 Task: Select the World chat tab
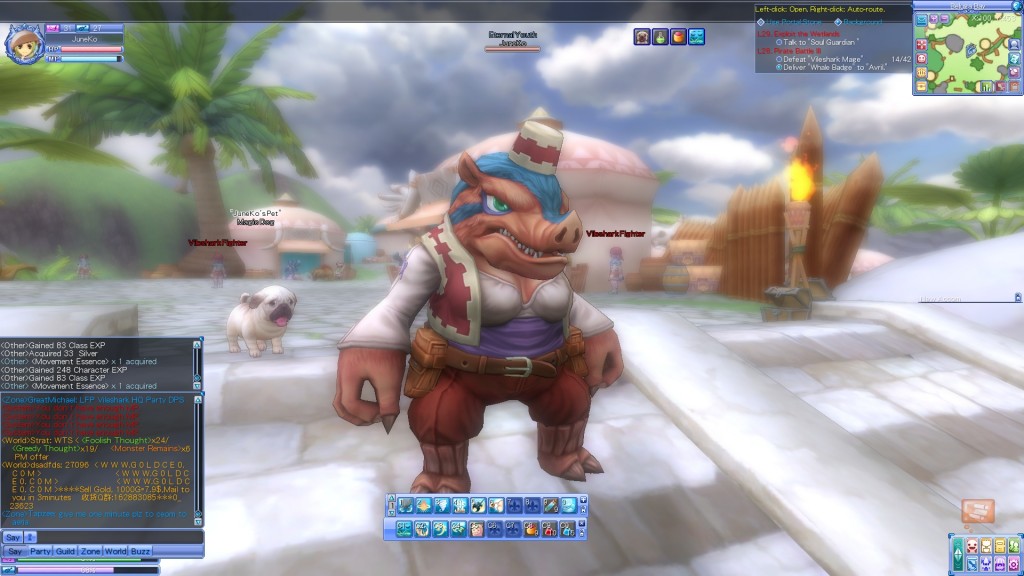pos(116,551)
